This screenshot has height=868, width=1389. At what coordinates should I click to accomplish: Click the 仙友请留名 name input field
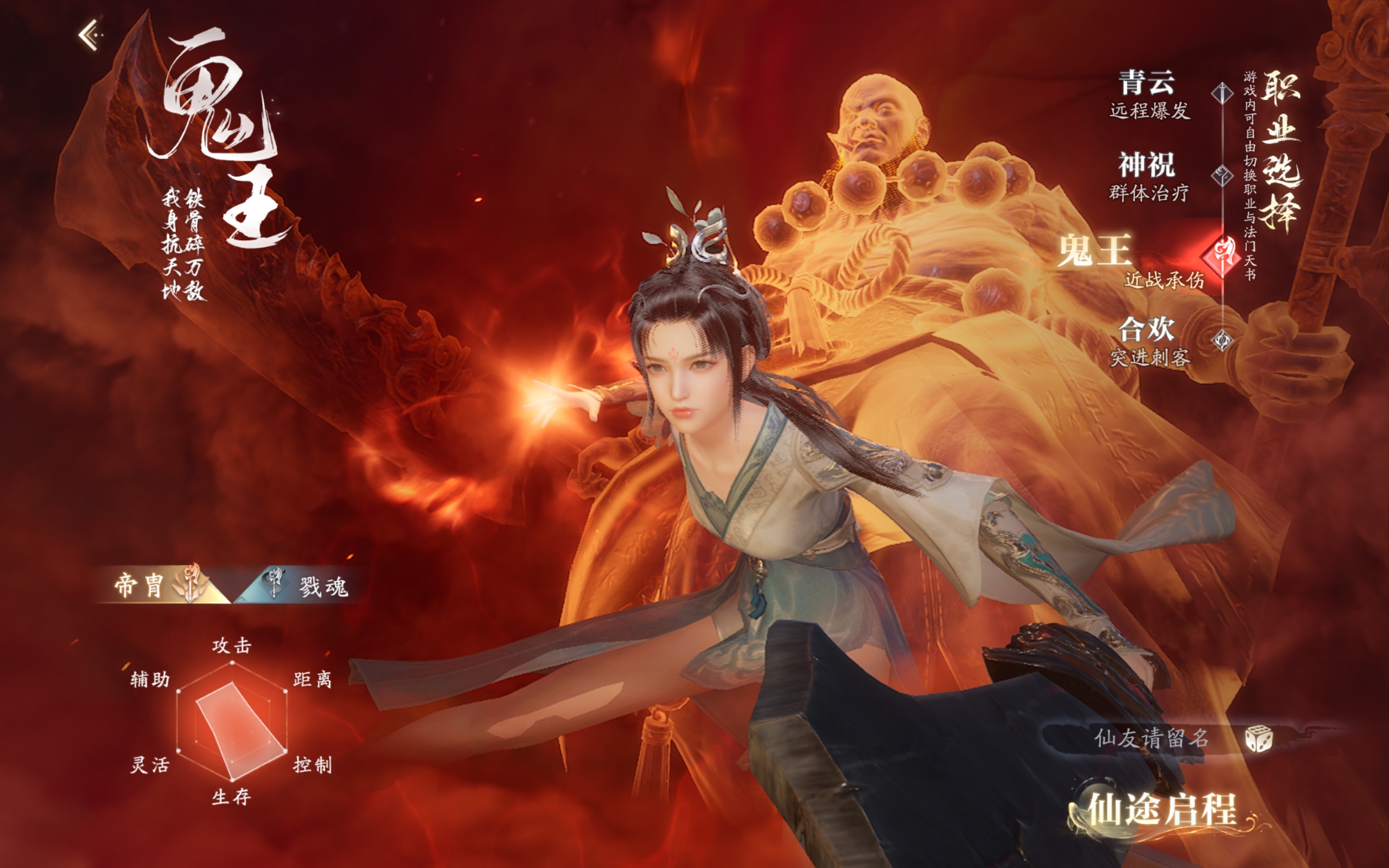[x=1151, y=738]
